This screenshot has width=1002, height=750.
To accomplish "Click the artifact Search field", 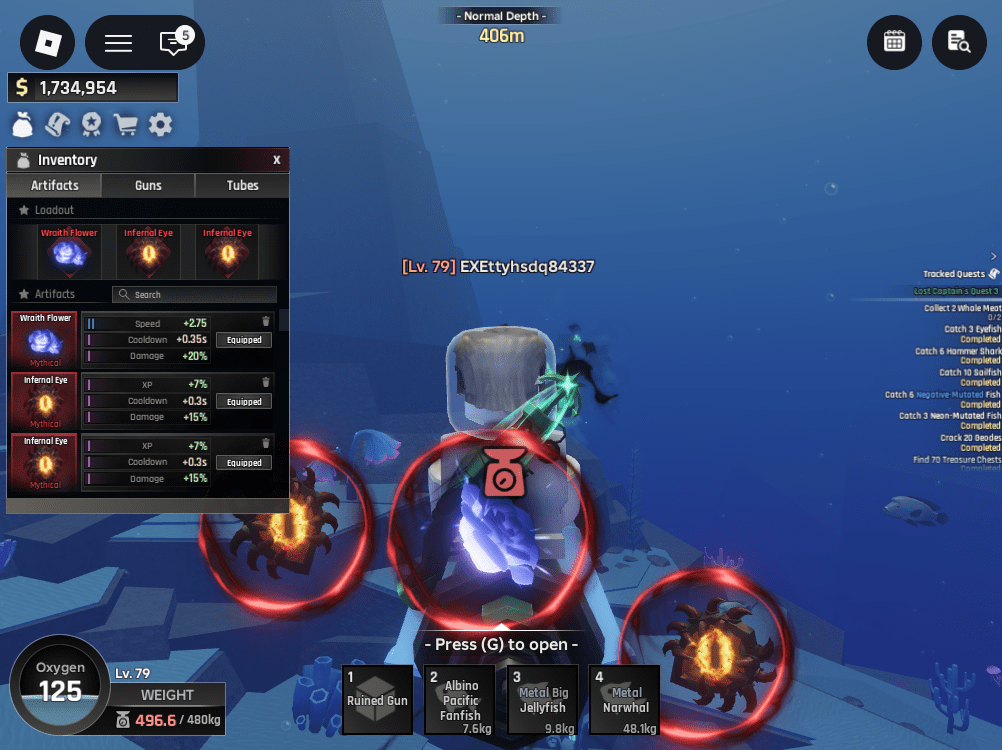I will [195, 295].
